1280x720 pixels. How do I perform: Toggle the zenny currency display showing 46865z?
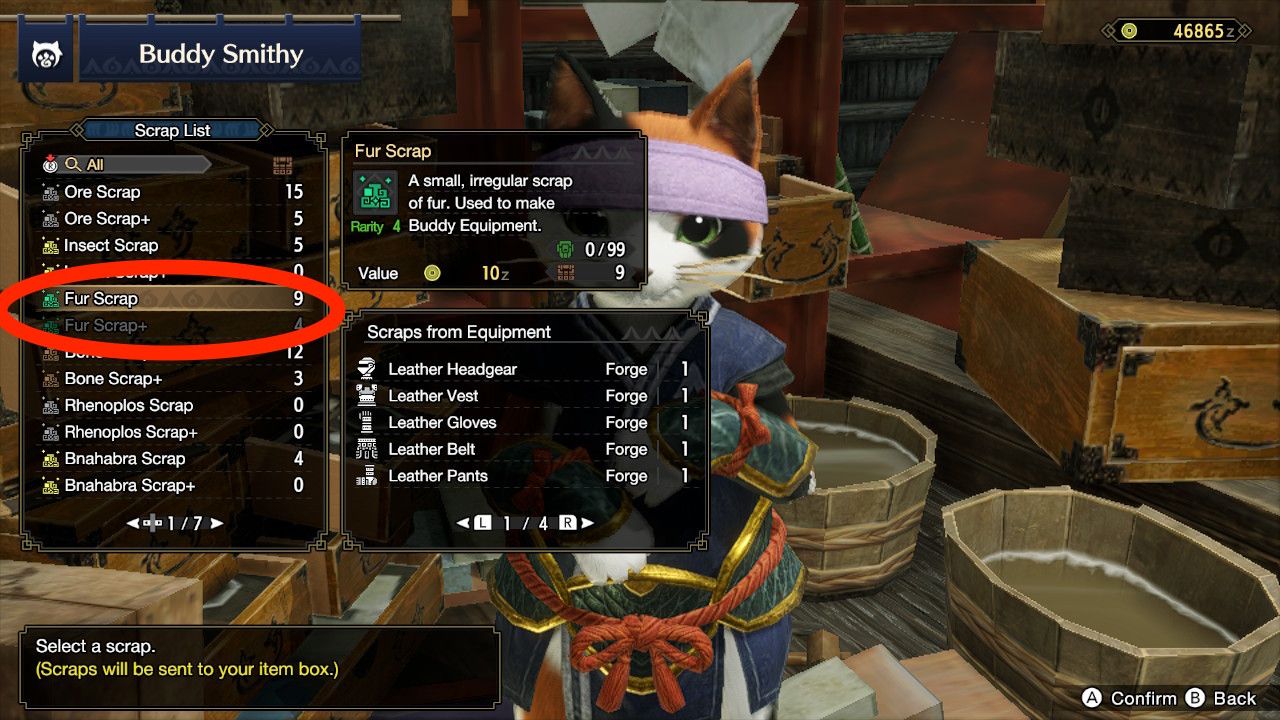(1175, 31)
